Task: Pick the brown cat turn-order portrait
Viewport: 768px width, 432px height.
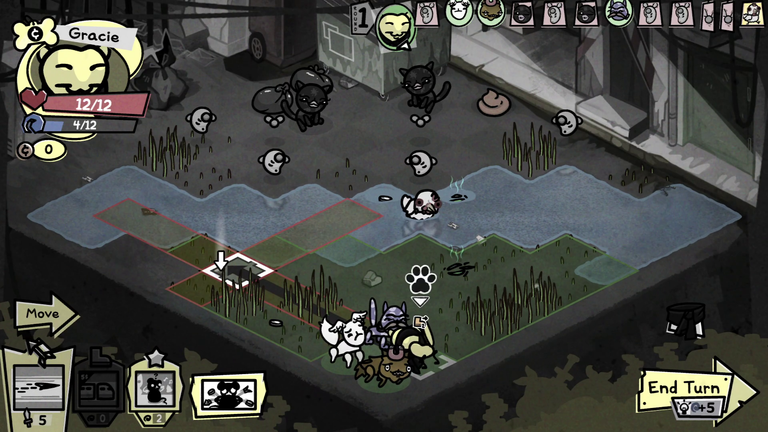Action: [490, 12]
